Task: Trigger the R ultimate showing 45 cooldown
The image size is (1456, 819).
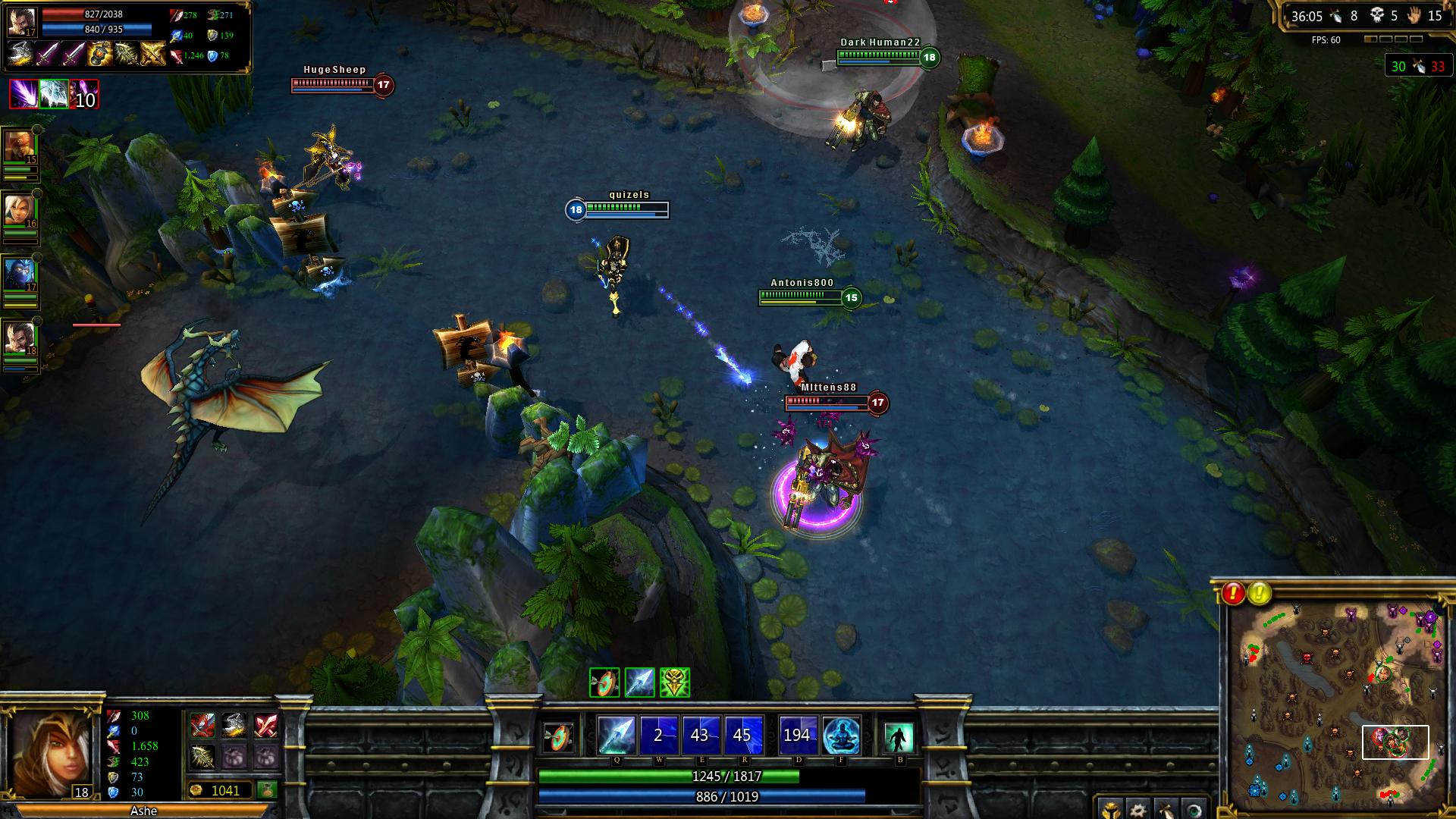Action: 742,735
